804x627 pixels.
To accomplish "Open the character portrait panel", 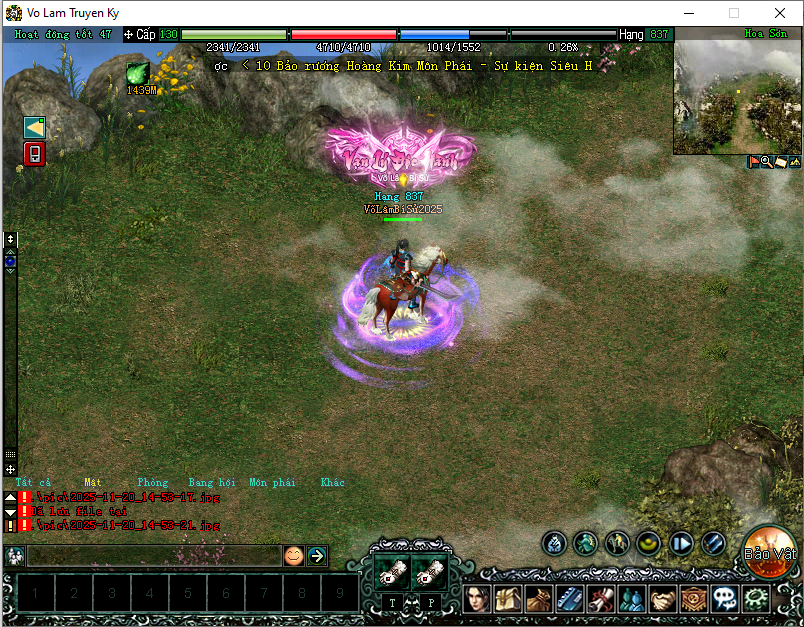I will tap(477, 598).
